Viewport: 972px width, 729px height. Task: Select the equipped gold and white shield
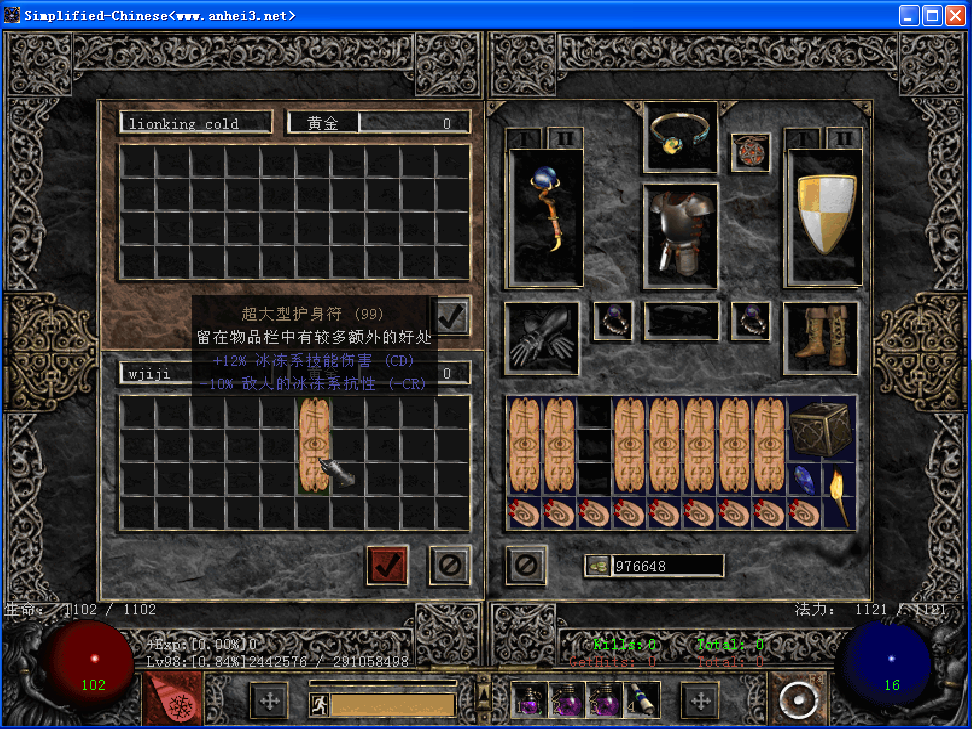click(823, 216)
